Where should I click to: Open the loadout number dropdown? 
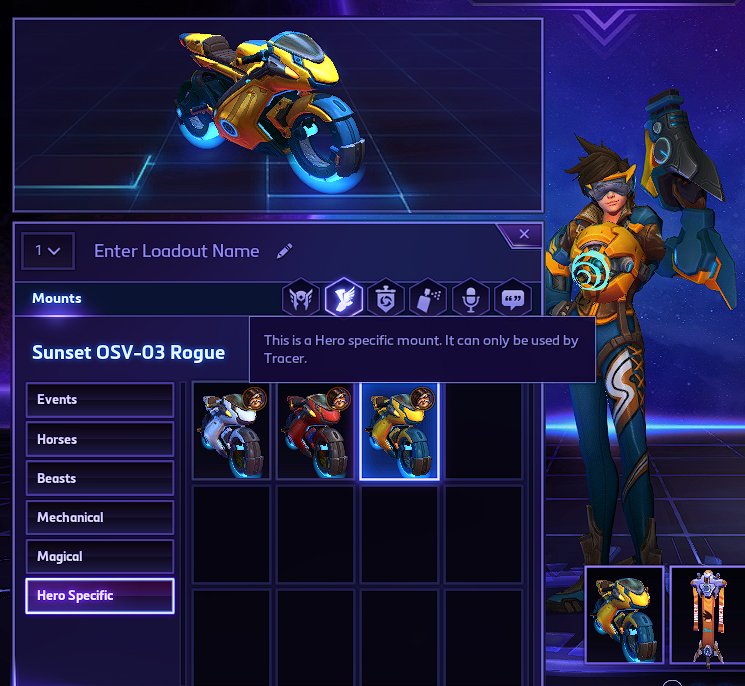[x=48, y=251]
